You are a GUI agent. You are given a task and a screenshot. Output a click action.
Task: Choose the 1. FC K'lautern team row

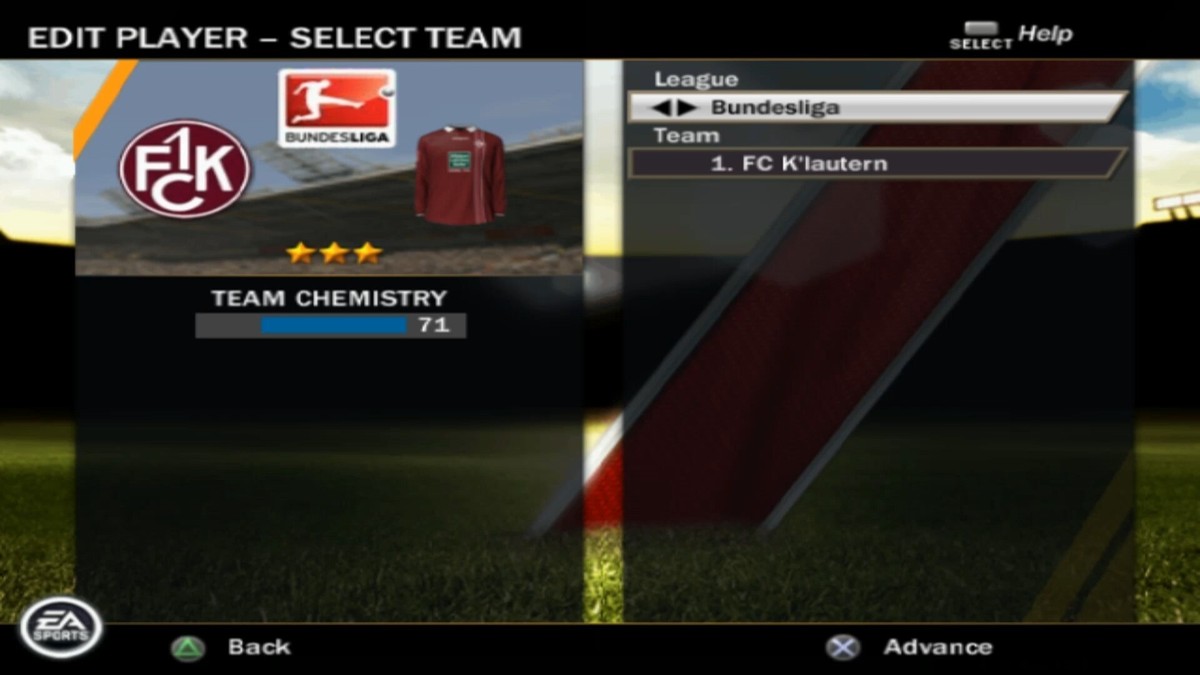(877, 163)
